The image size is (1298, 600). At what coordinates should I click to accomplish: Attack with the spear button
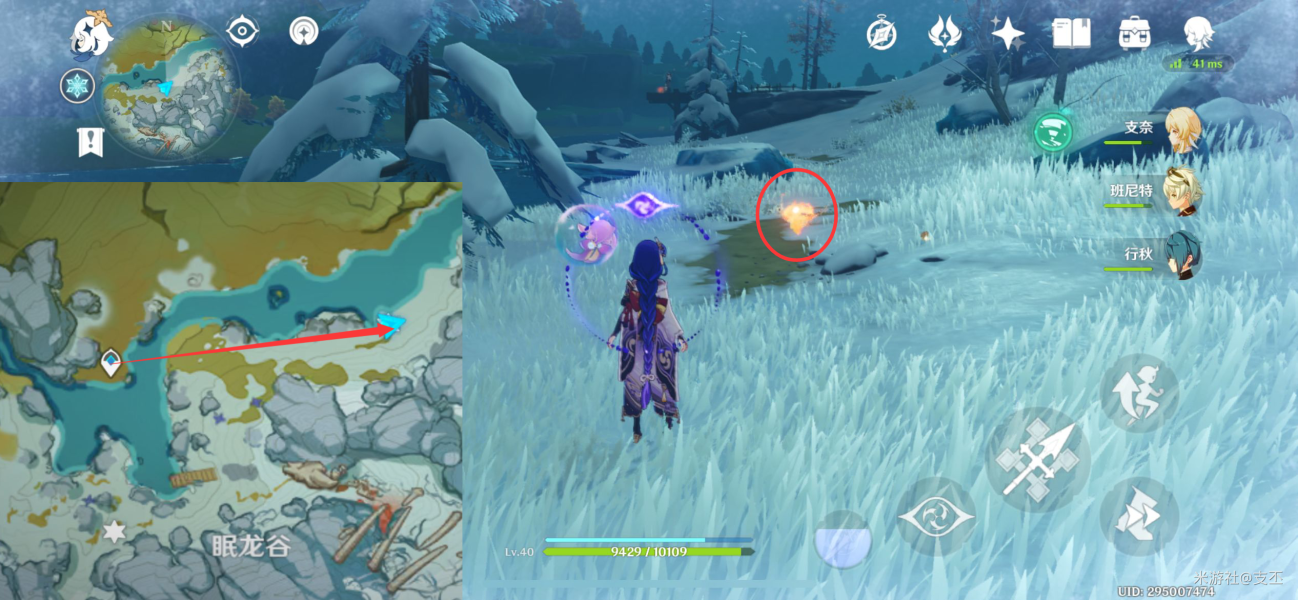[1038, 460]
